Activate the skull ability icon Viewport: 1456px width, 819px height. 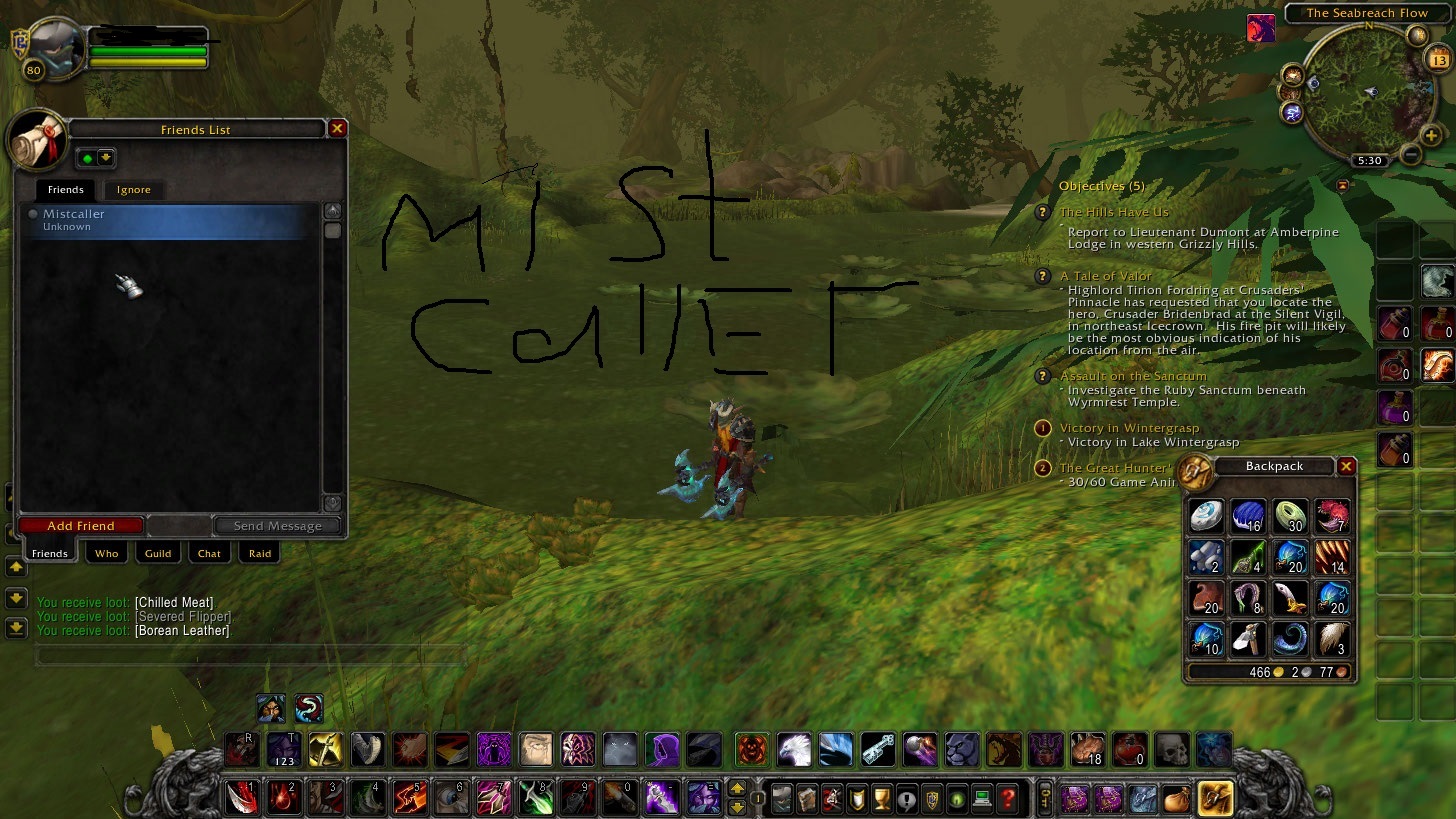tap(1172, 748)
